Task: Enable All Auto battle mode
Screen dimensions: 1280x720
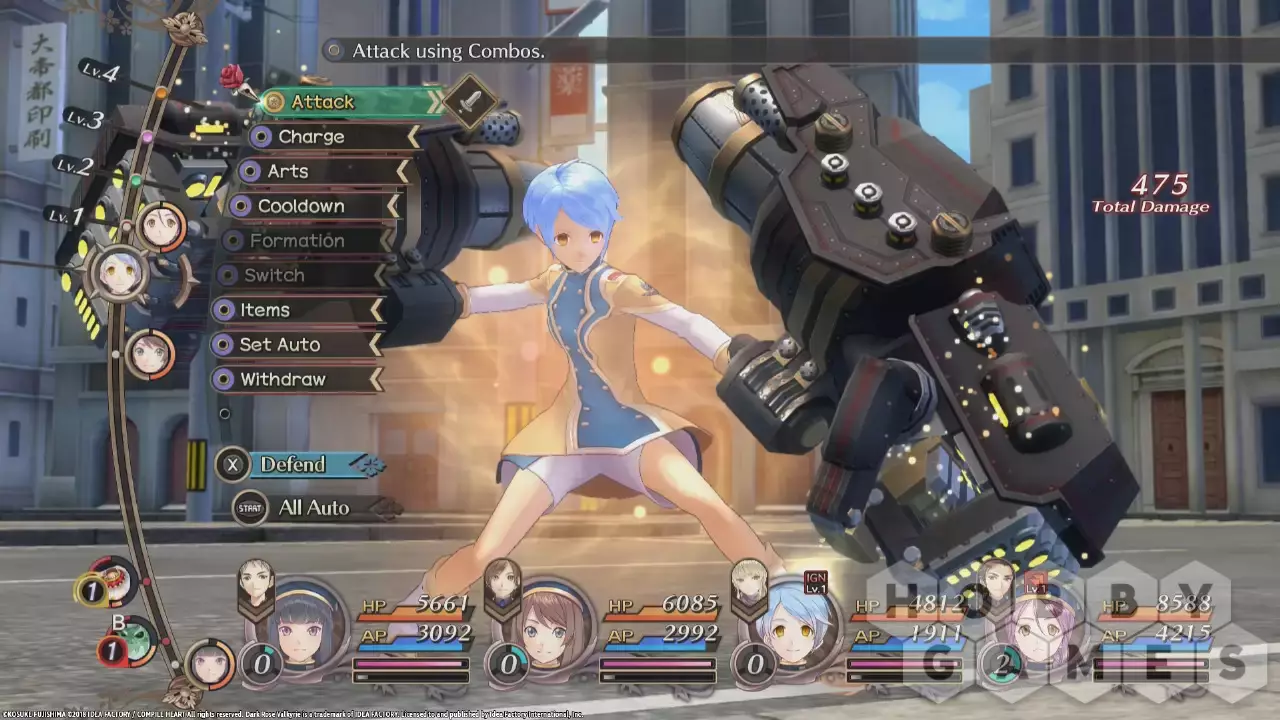Action: click(312, 508)
